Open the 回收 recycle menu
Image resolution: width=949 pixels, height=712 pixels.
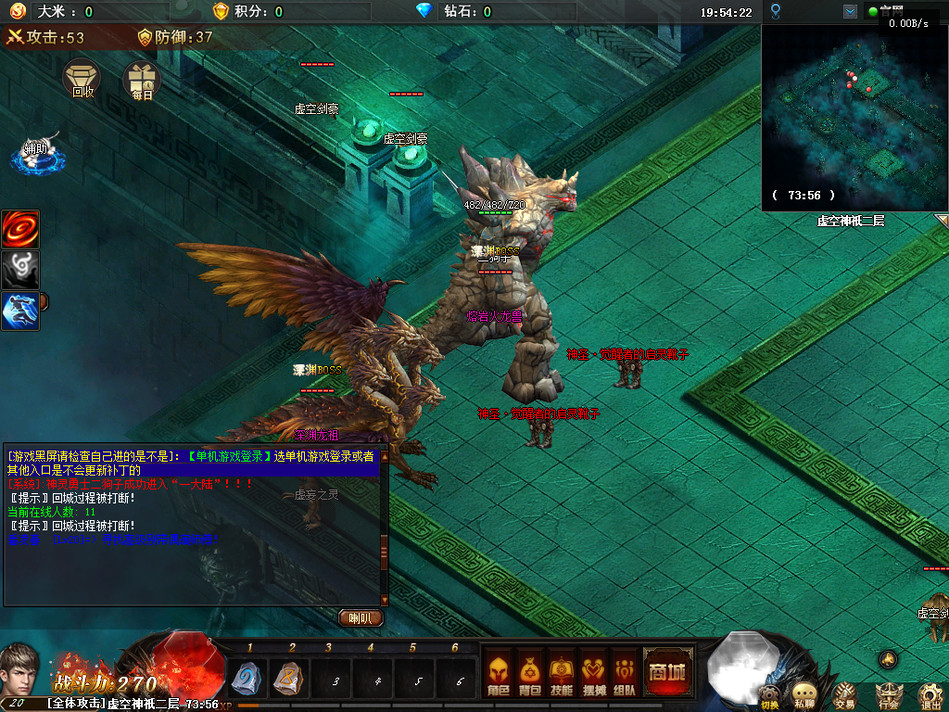(x=82, y=80)
